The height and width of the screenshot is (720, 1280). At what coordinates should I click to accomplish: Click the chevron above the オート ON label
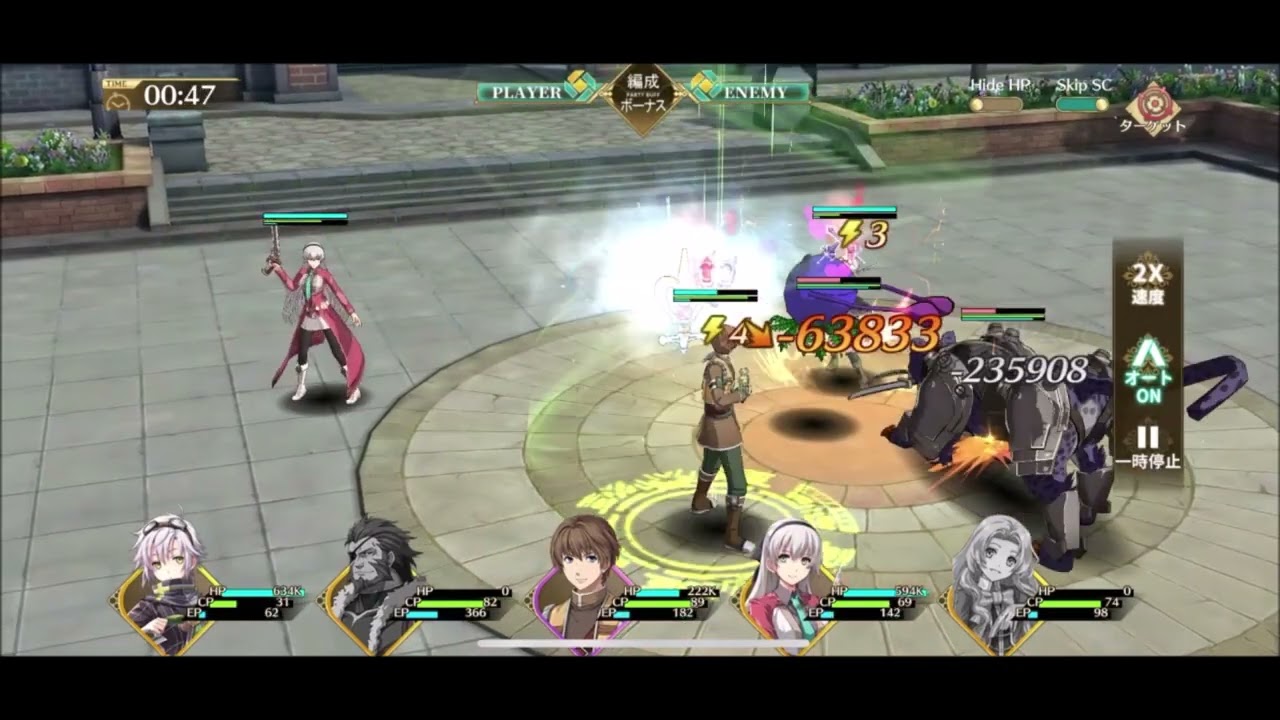coord(1148,352)
